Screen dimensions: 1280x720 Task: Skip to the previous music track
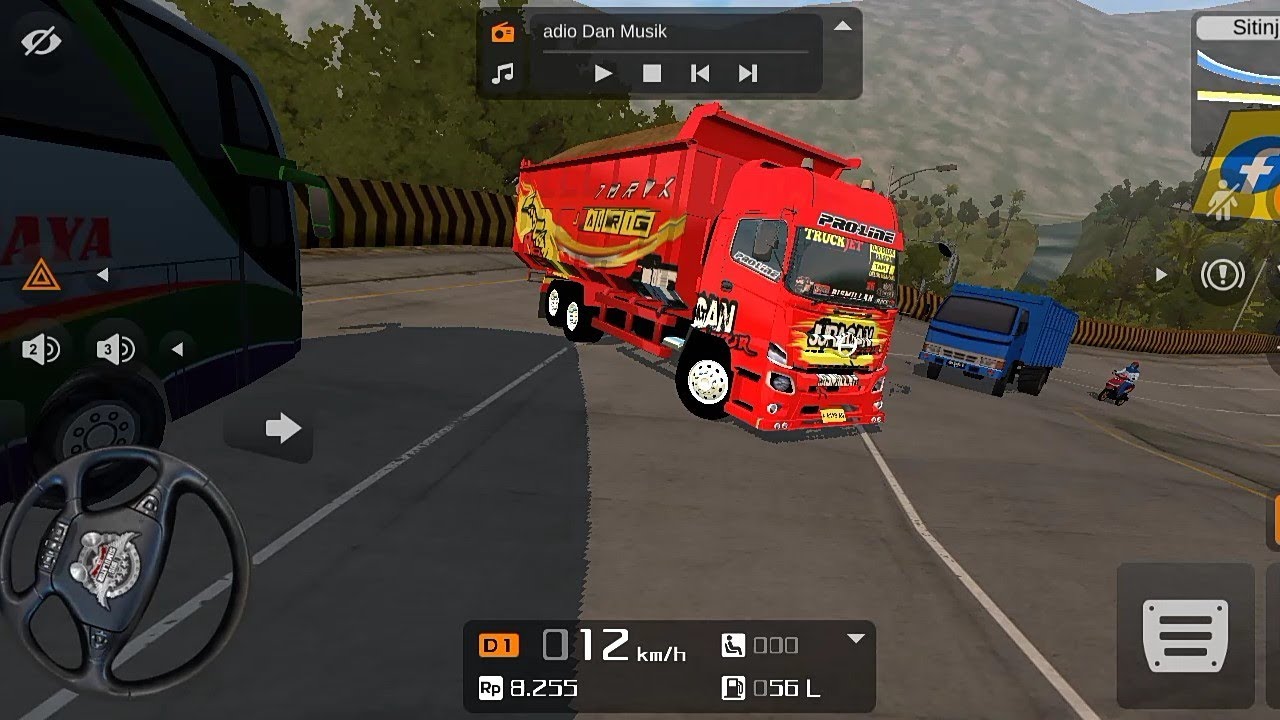click(x=700, y=73)
